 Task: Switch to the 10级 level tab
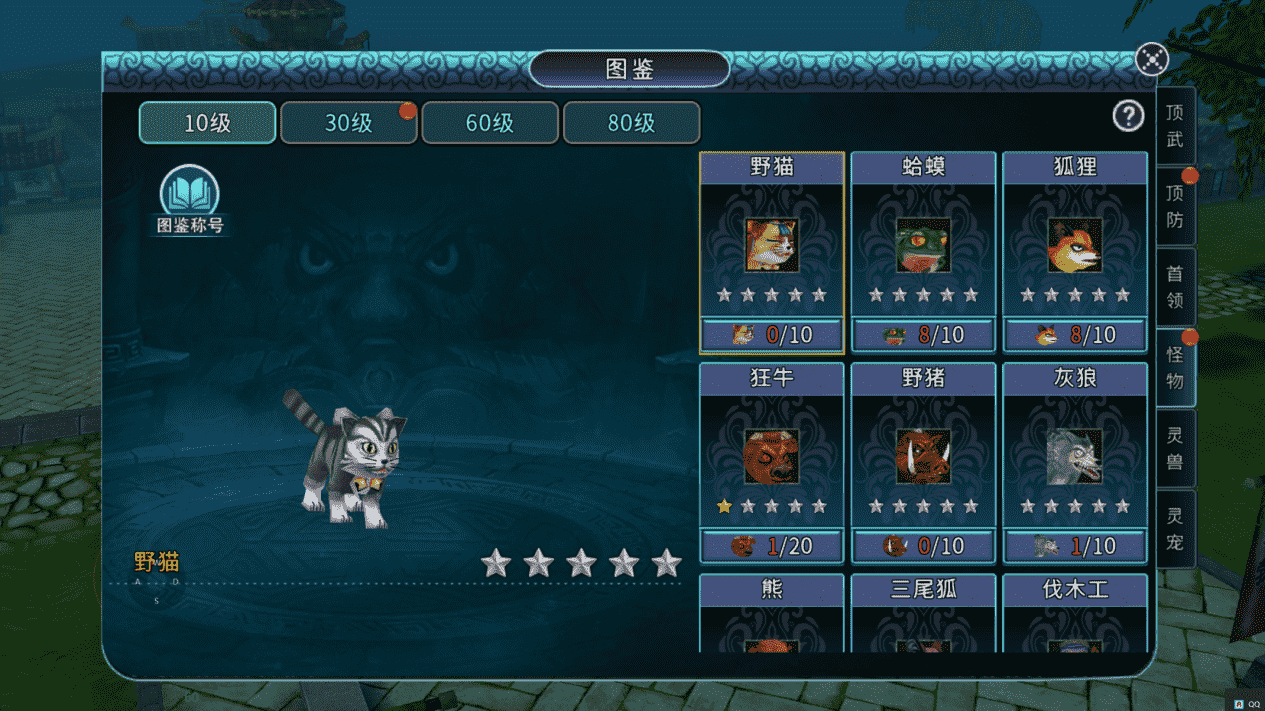(x=207, y=123)
